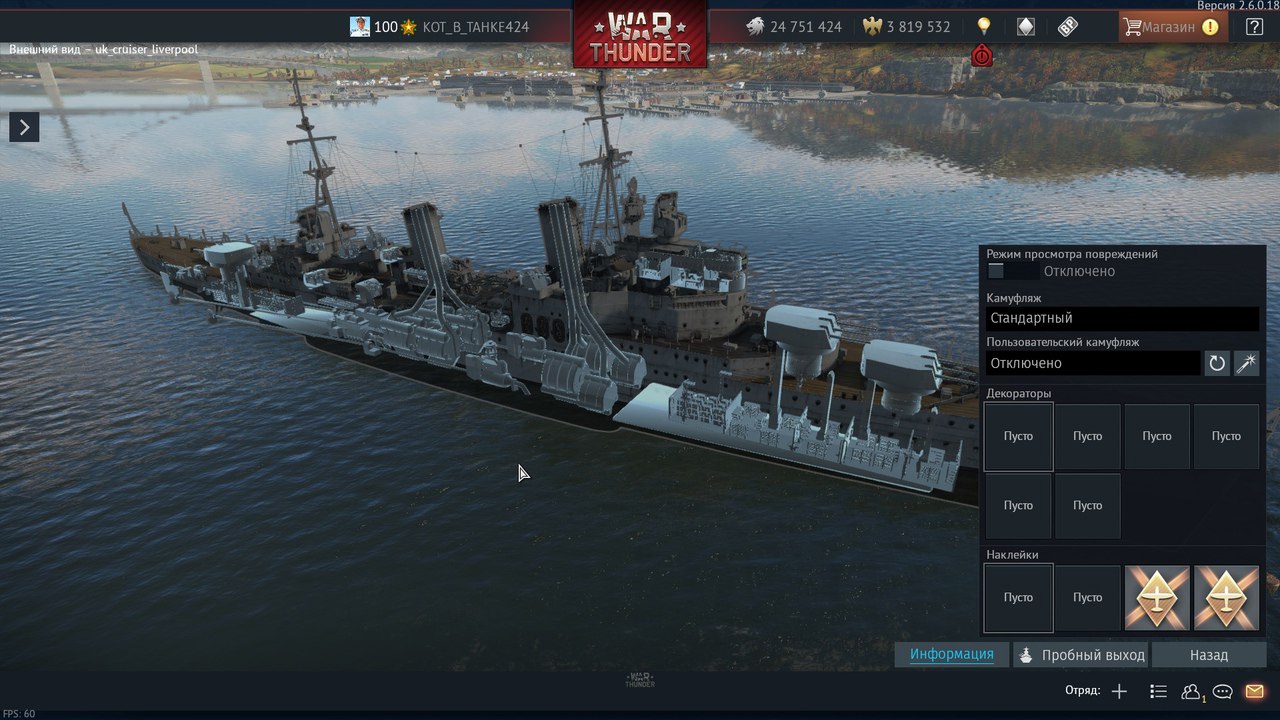Open the Камуфляж dropdown set to Стандартный
Screen dimensions: 1280x720
coord(1122,318)
